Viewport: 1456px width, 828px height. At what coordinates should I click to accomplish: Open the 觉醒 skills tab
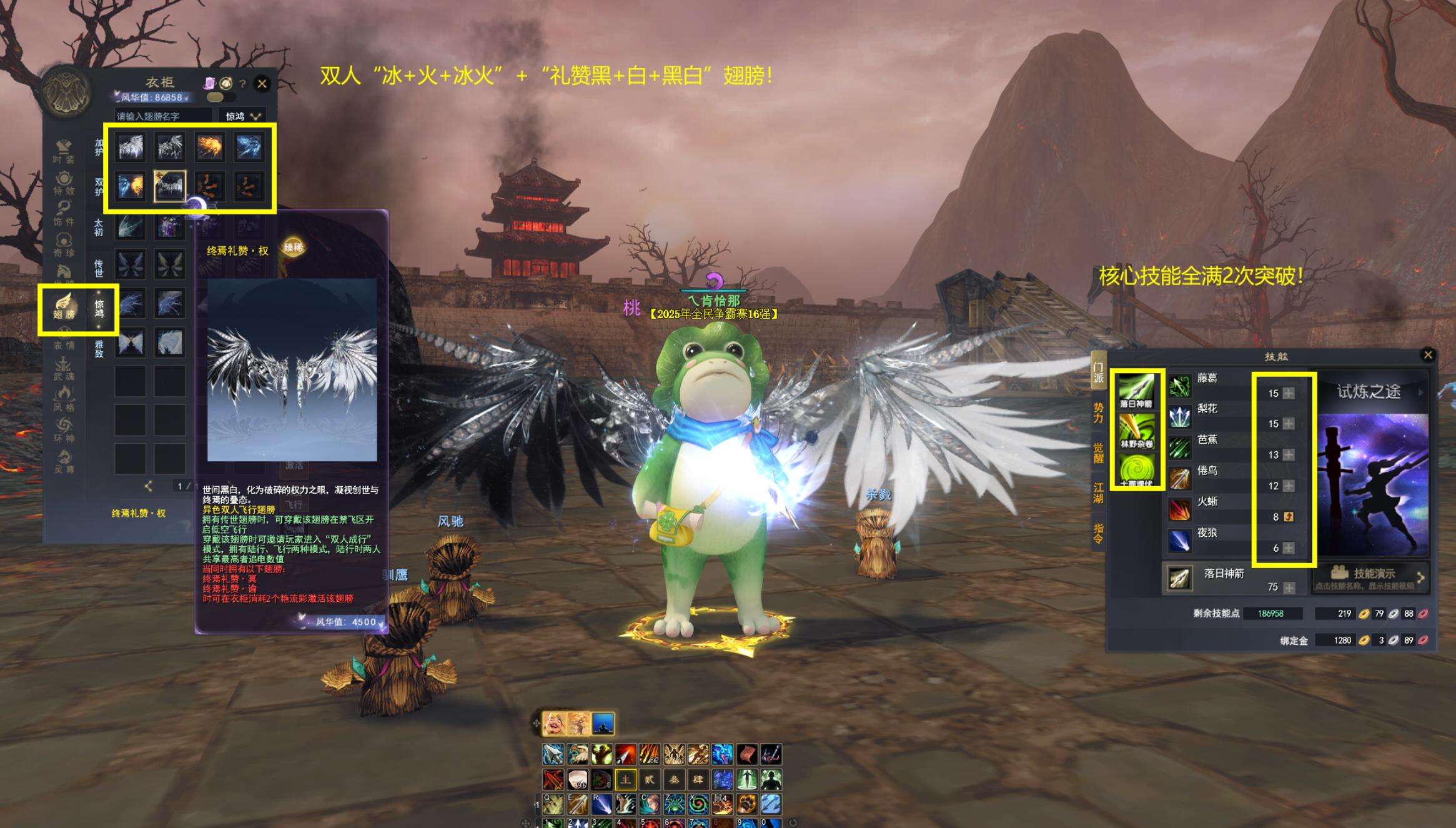[1098, 453]
